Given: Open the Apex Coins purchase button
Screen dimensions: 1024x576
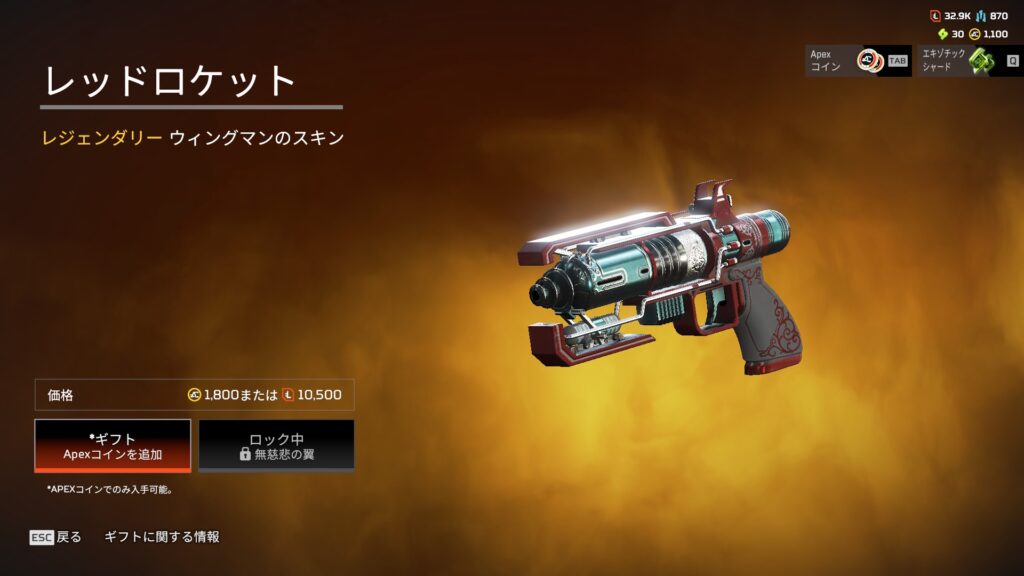Looking at the screenshot, I should click(858, 60).
